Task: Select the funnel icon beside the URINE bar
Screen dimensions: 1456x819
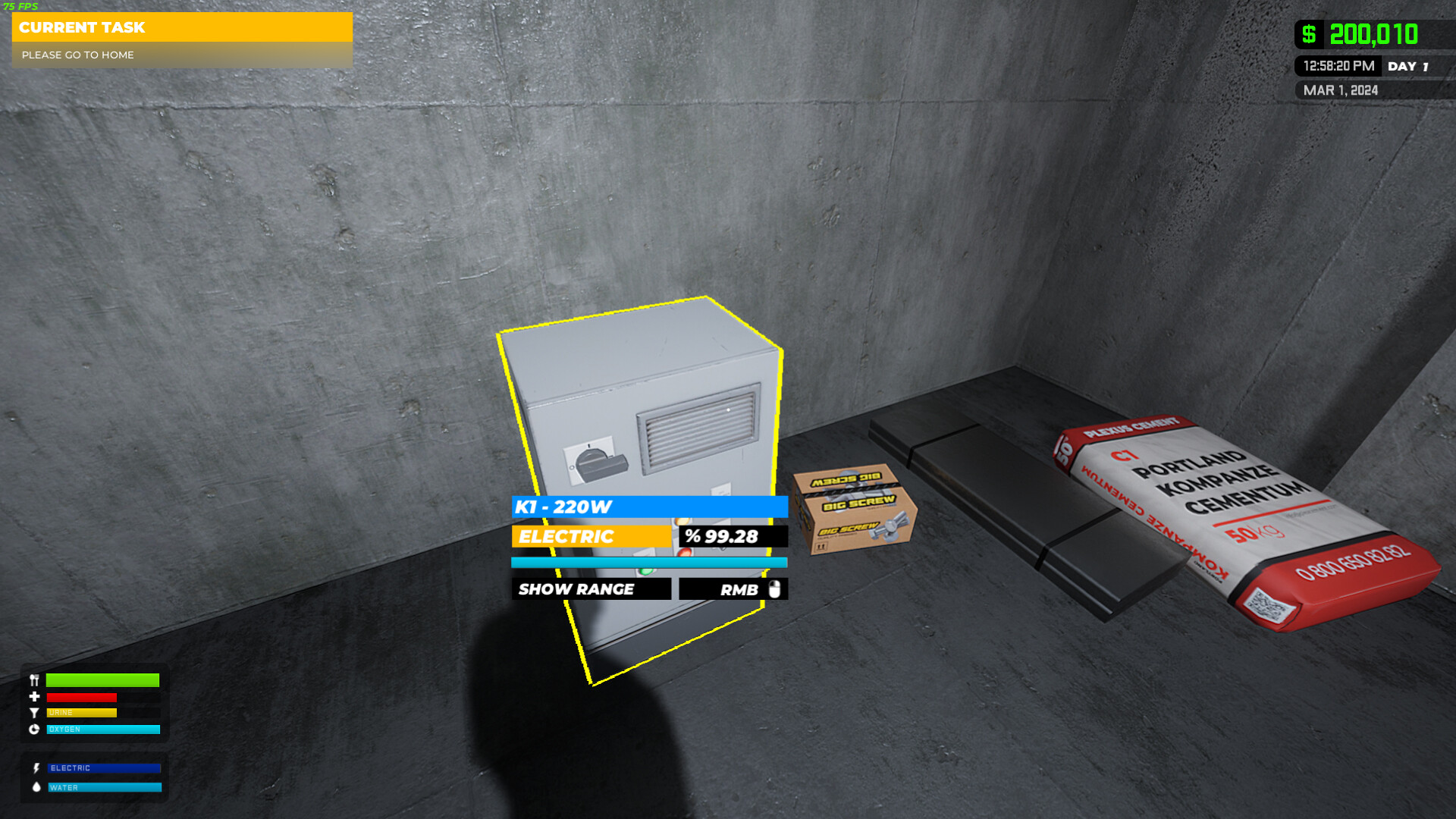Action: (x=33, y=712)
